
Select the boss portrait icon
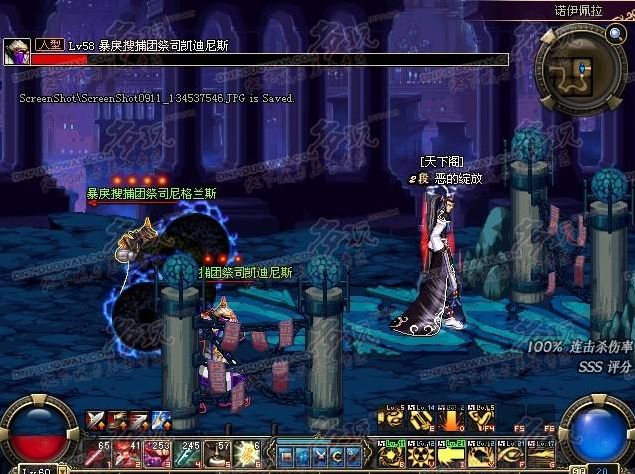17,51
